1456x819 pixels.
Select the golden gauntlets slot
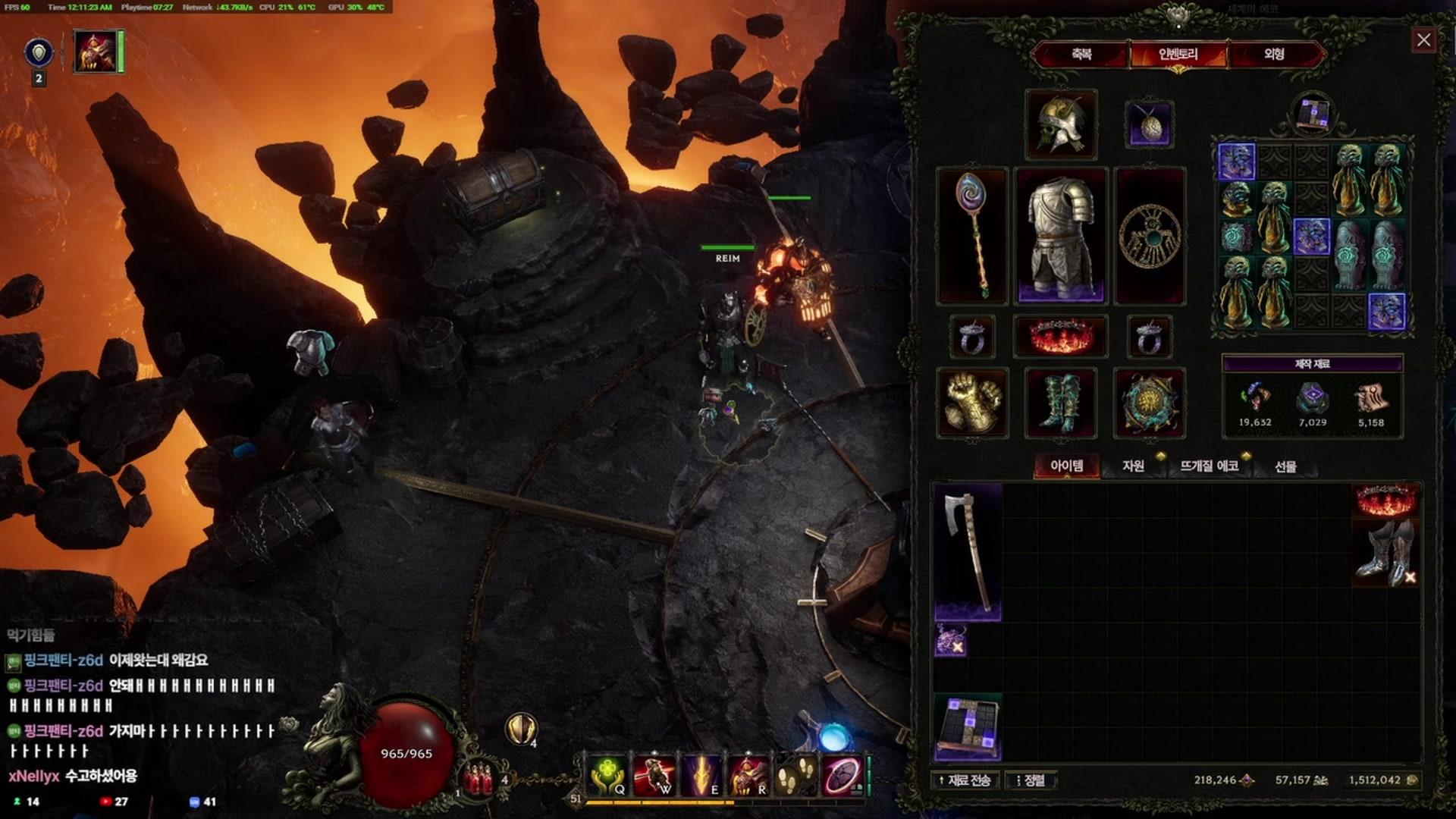[x=972, y=403]
